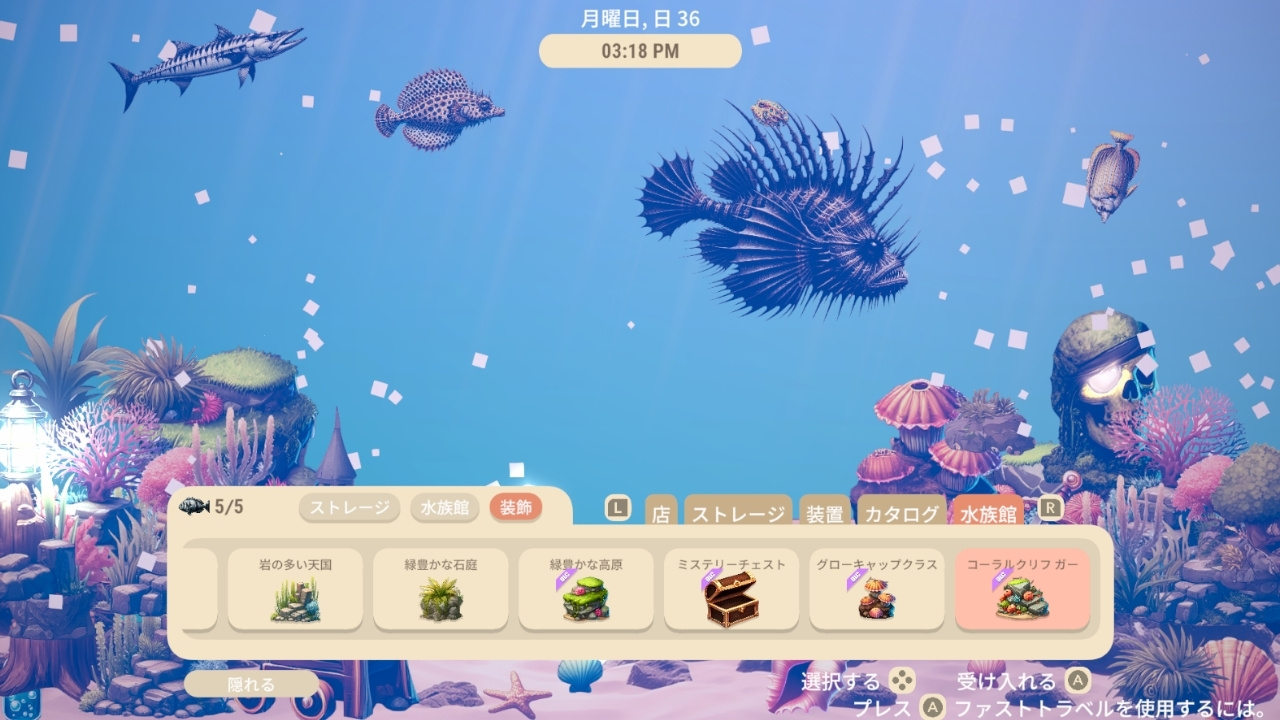Select the グローキャップクラス mushroom decoration icon
This screenshot has width=1280, height=720.
pyautogui.click(x=877, y=600)
